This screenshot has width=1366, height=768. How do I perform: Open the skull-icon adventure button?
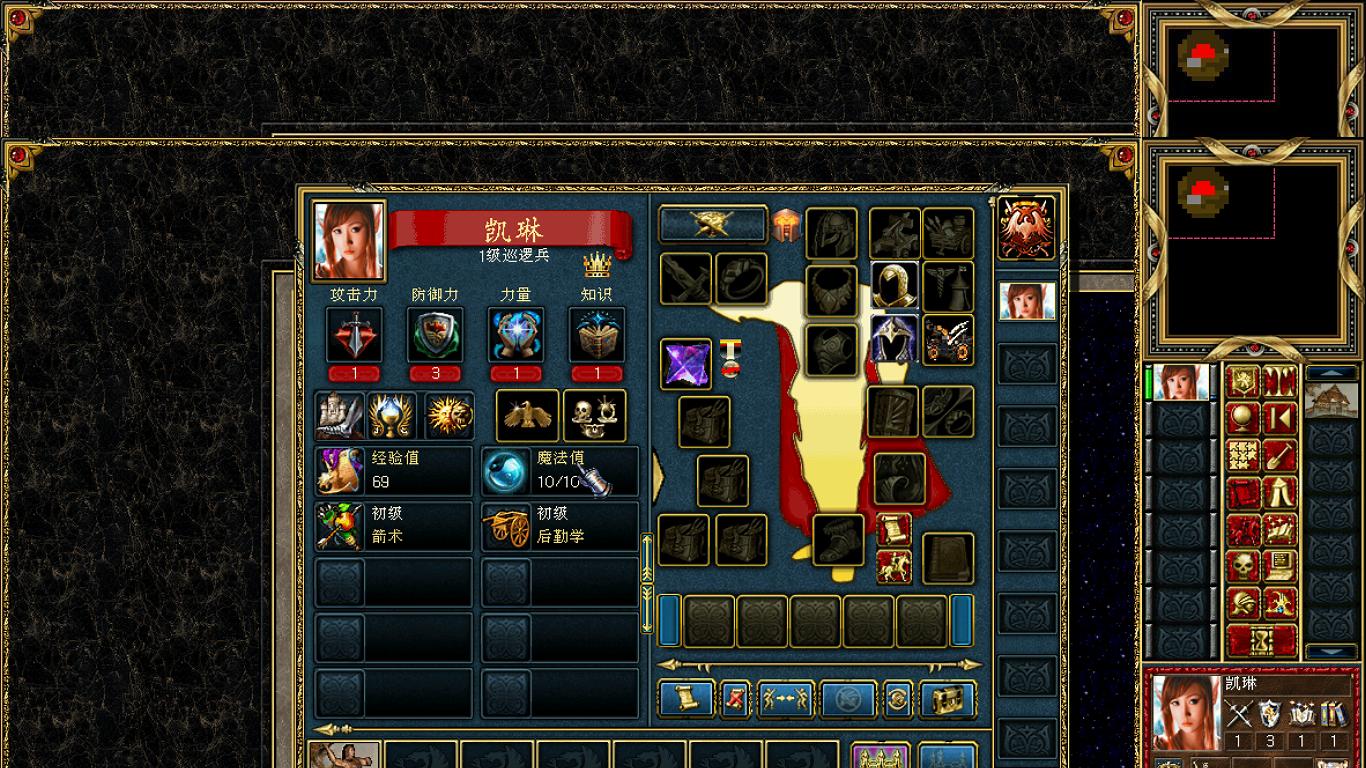[x=1244, y=566]
